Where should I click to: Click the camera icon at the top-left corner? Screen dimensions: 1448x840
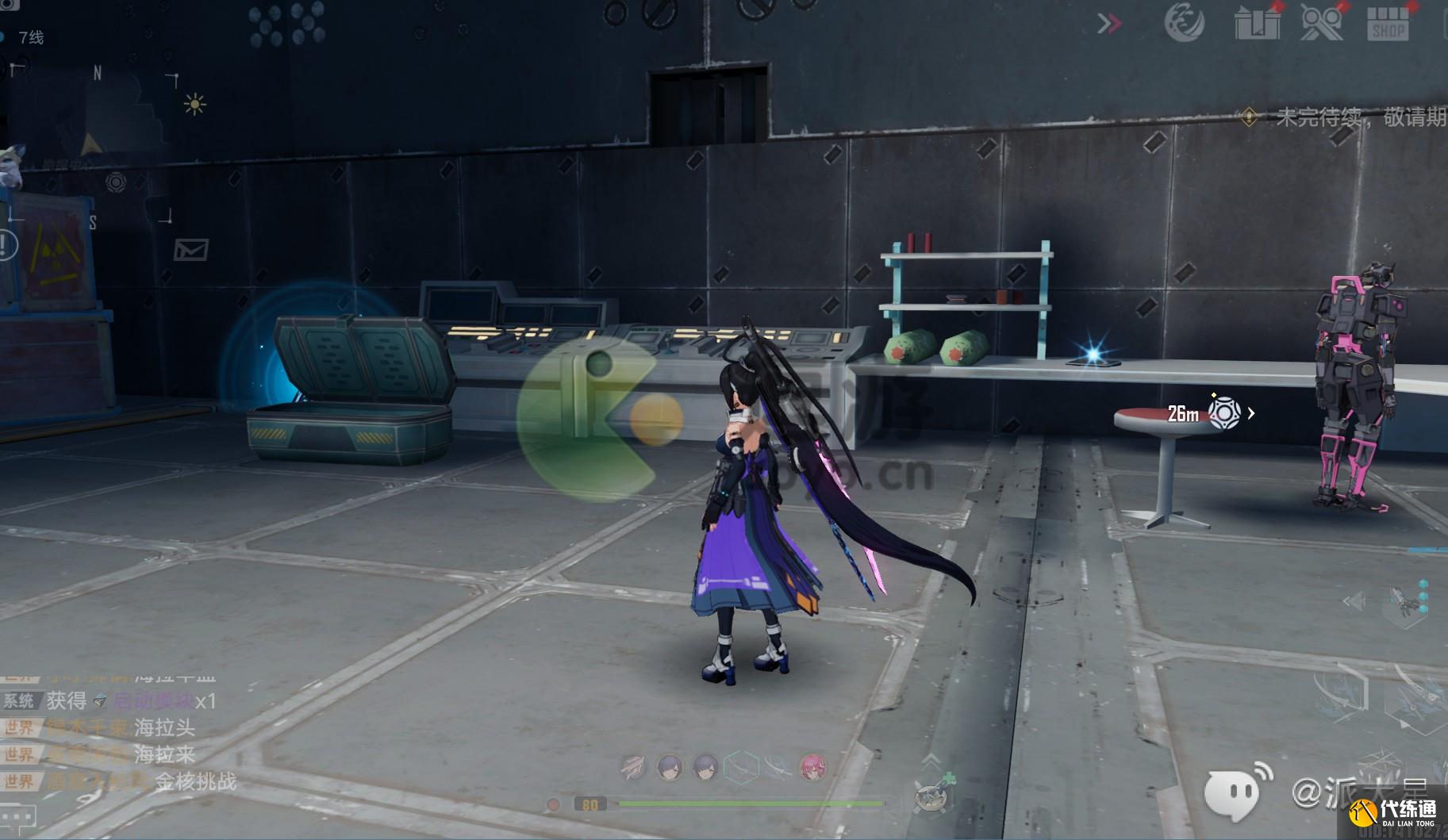[8, 5]
